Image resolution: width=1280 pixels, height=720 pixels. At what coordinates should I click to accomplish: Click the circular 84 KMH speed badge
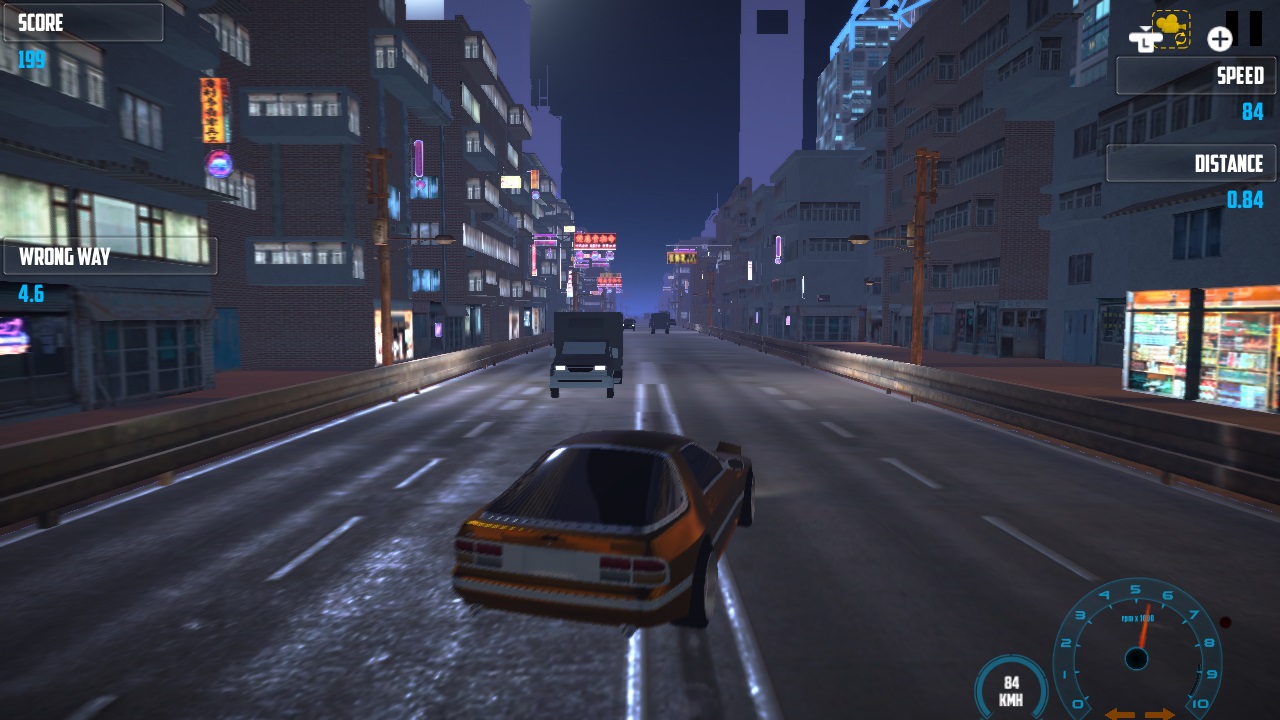coord(1010,689)
